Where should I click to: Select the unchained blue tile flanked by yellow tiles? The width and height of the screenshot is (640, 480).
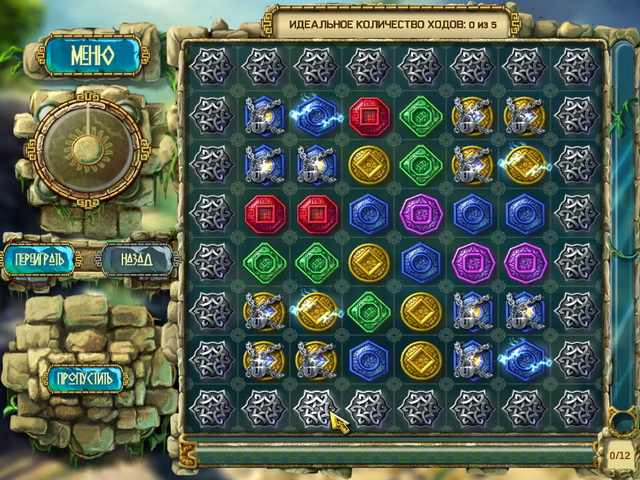pyautogui.click(x=368, y=358)
